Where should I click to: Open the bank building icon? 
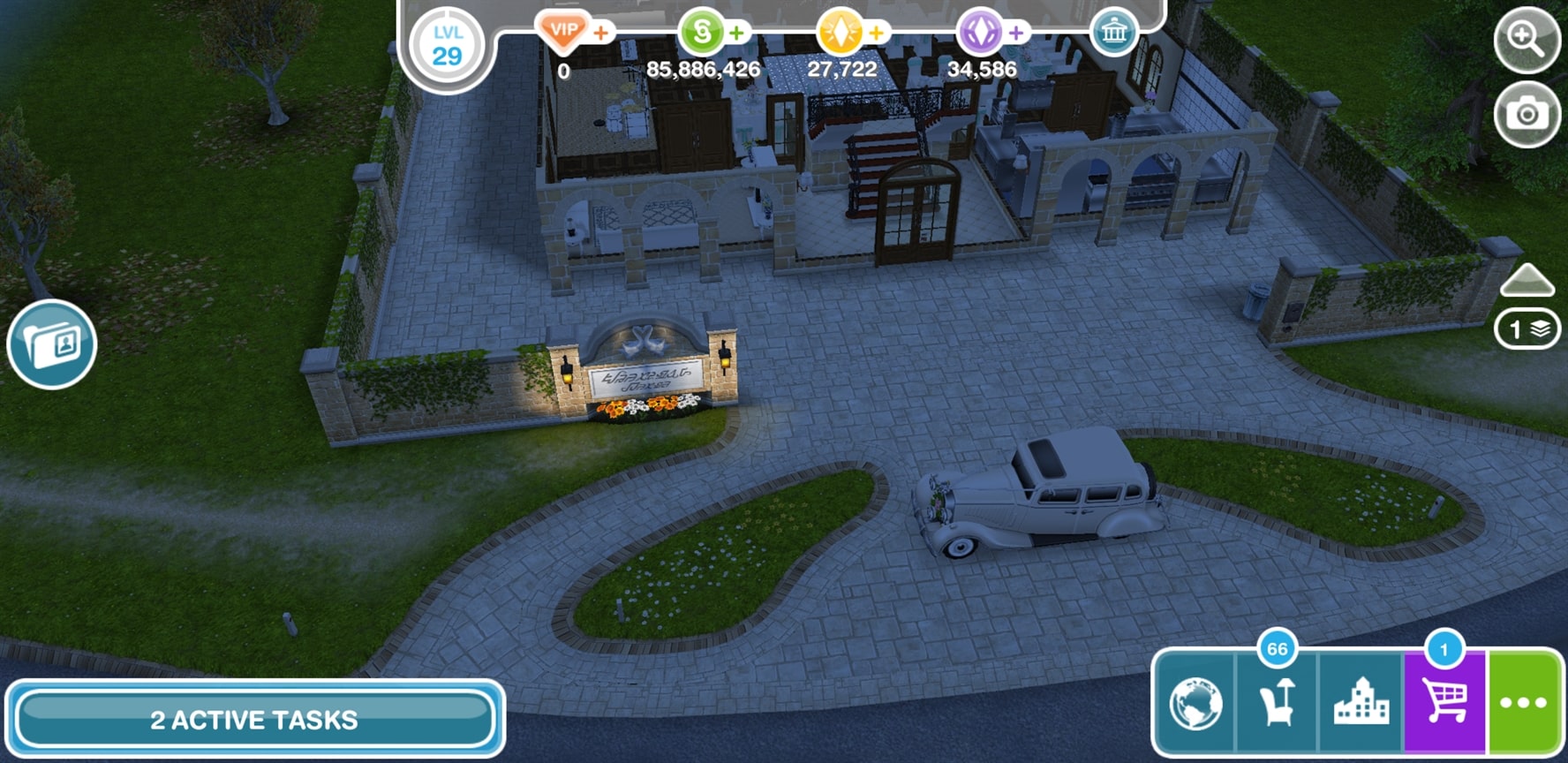pos(1114,34)
